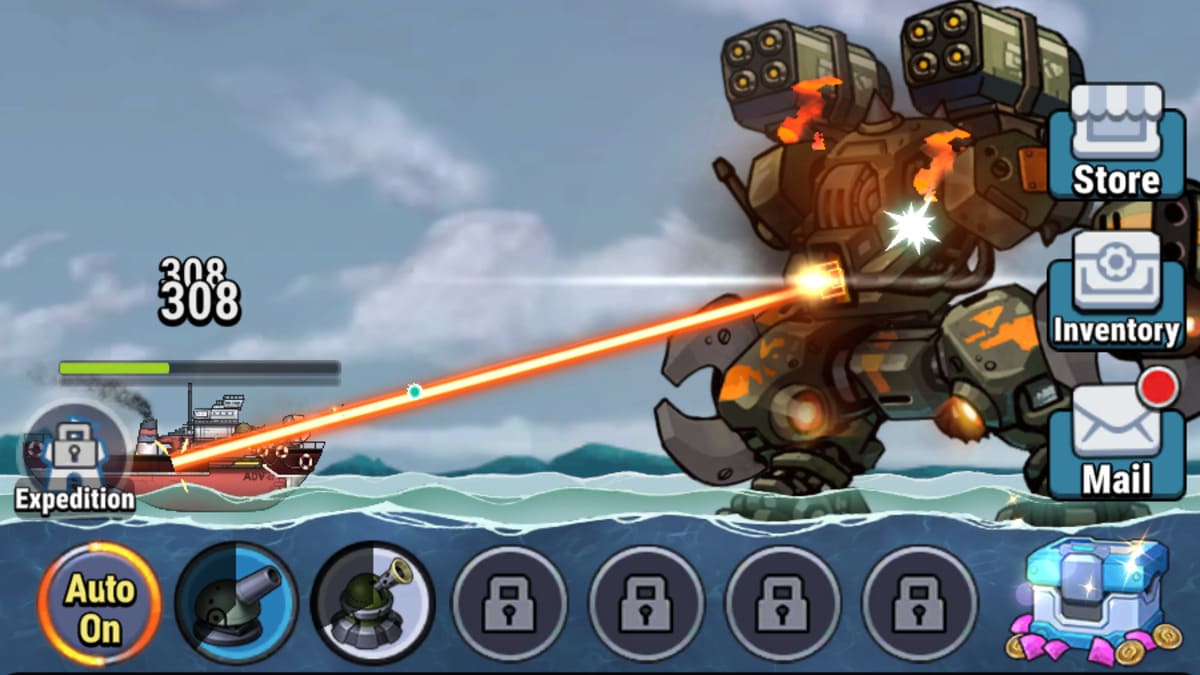The height and width of the screenshot is (675, 1200).
Task: Open the Store menu
Action: pos(1116,141)
